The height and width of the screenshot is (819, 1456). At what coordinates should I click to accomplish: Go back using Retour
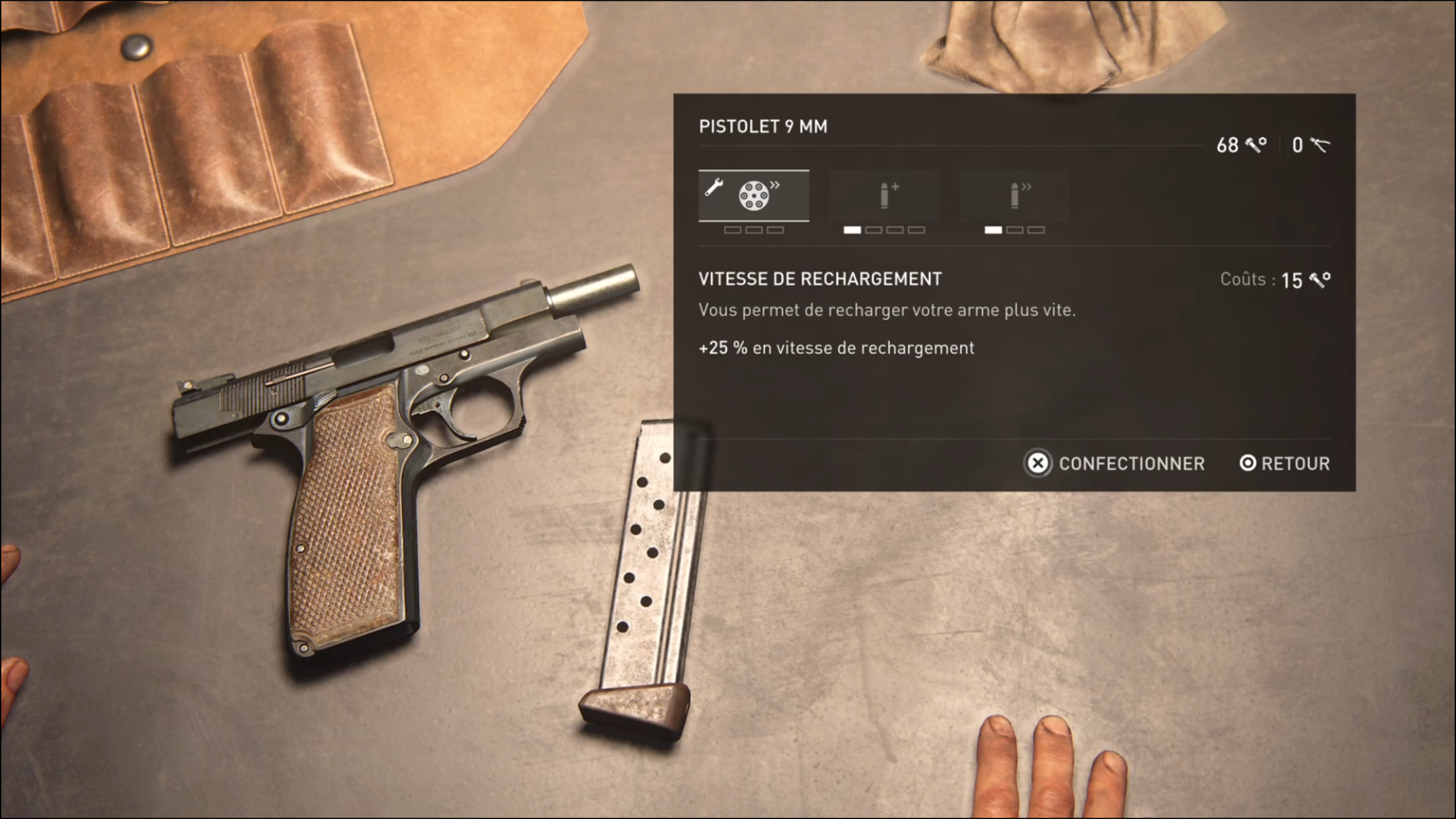[x=1285, y=463]
